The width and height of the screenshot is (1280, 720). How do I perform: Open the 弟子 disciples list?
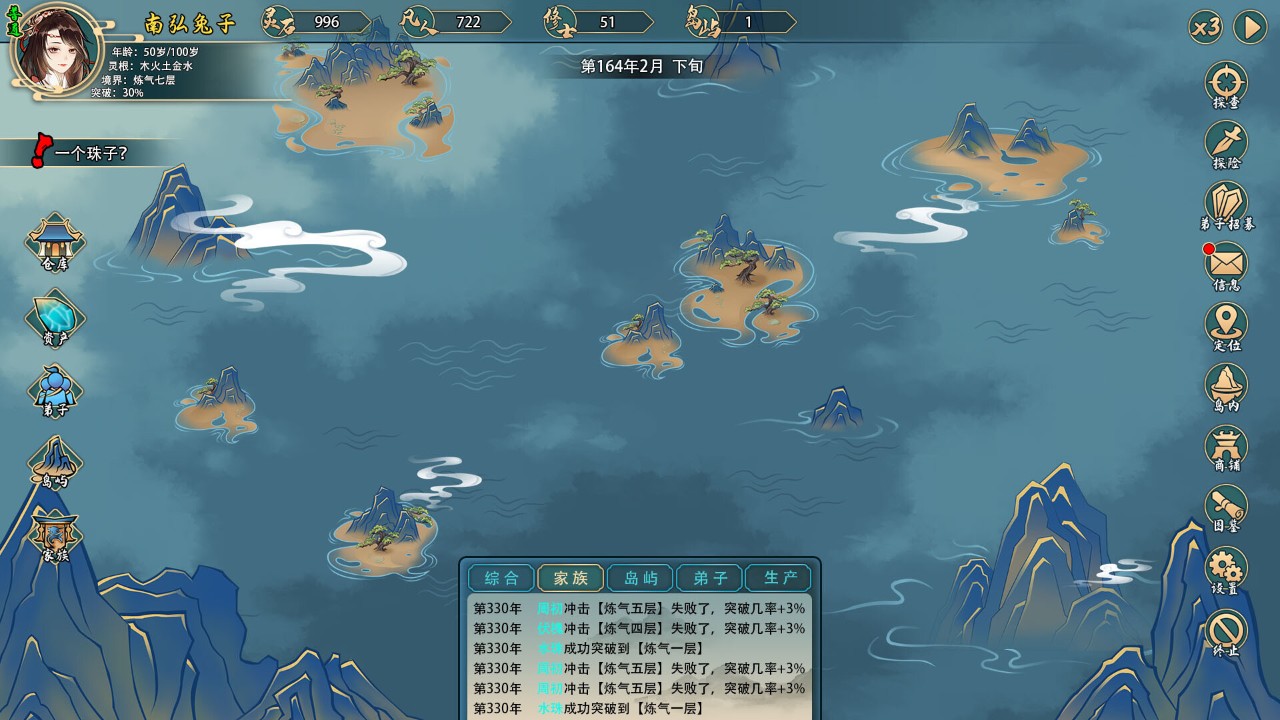[x=55, y=389]
